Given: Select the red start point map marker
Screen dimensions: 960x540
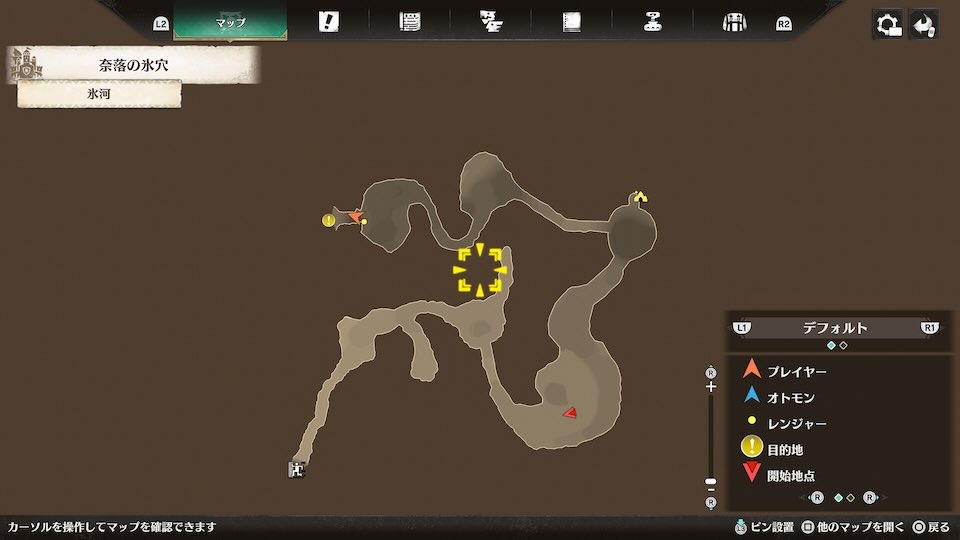Looking at the screenshot, I should click(569, 412).
